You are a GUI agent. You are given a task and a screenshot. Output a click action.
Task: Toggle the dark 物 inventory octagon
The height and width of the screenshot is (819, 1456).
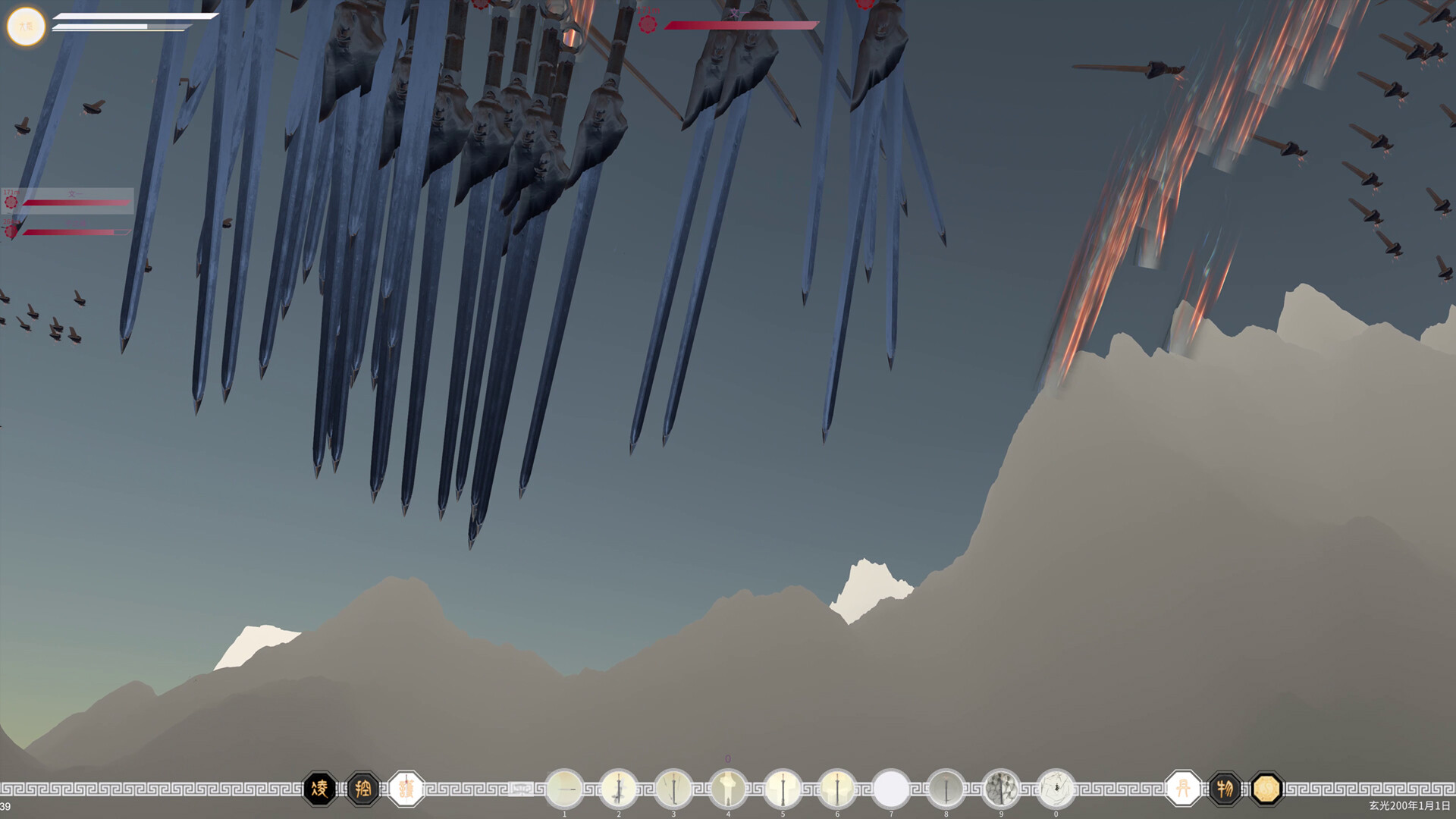point(1226,789)
